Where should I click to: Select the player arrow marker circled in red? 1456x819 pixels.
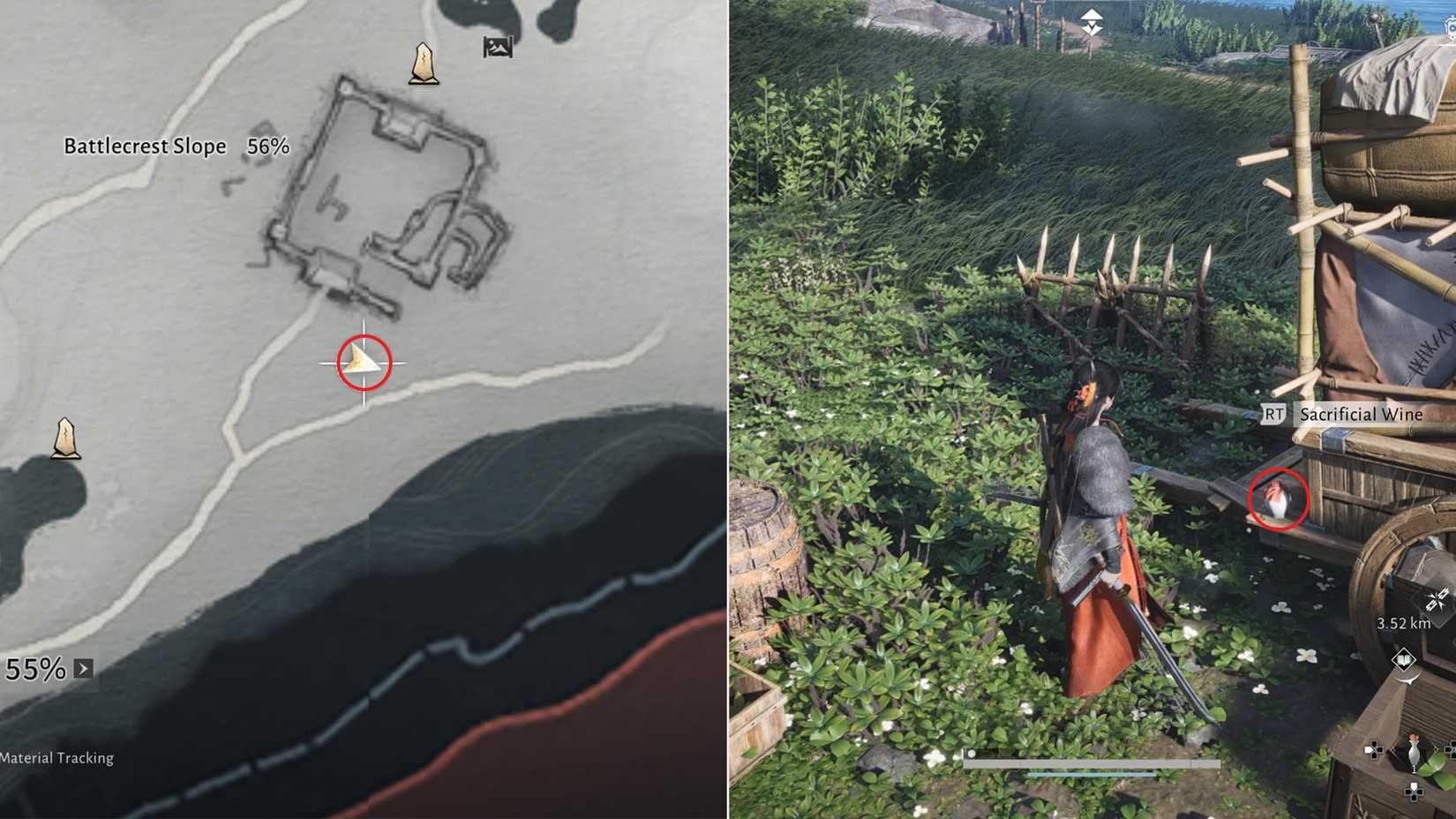point(364,364)
